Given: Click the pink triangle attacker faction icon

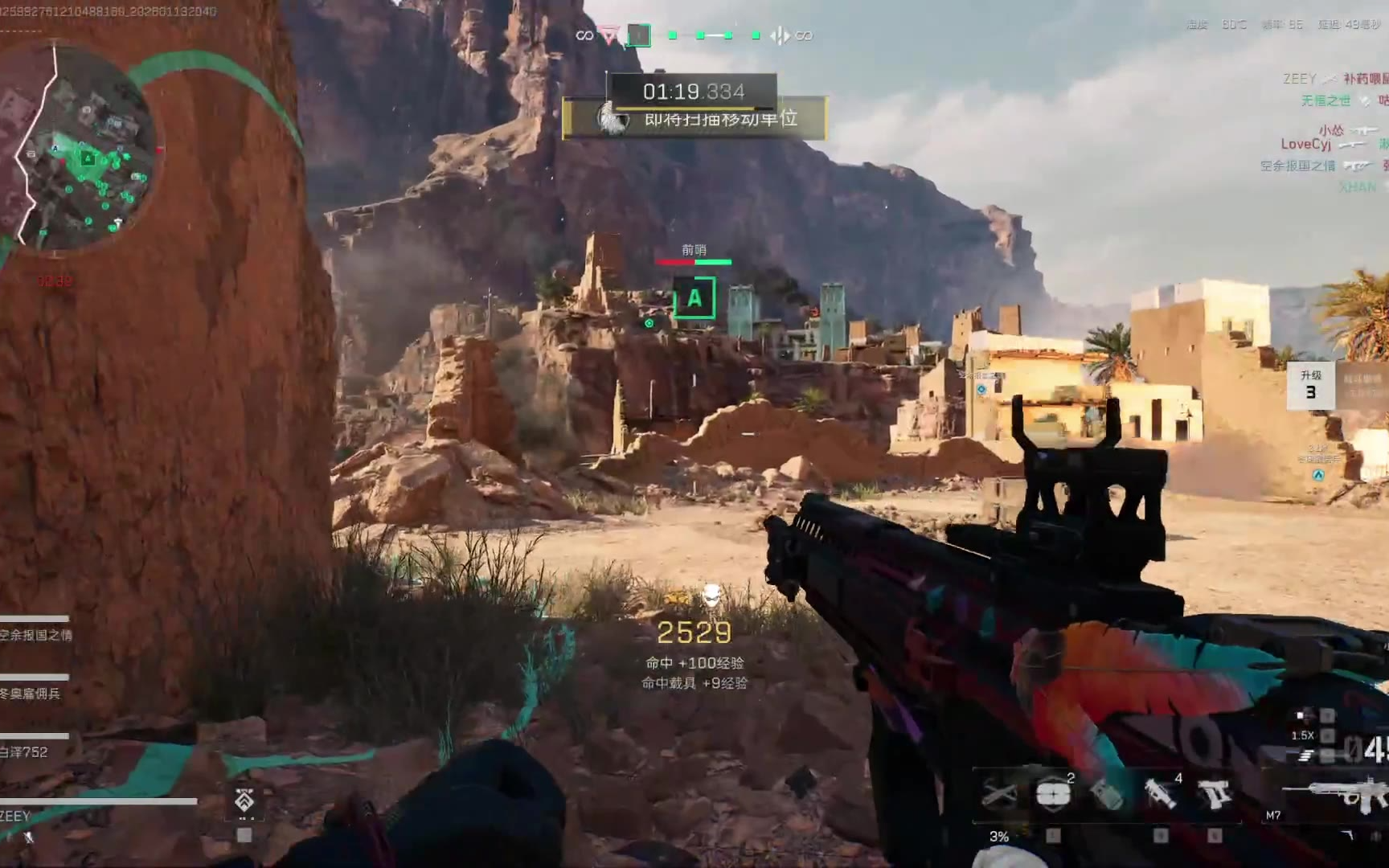Looking at the screenshot, I should pyautogui.click(x=611, y=35).
